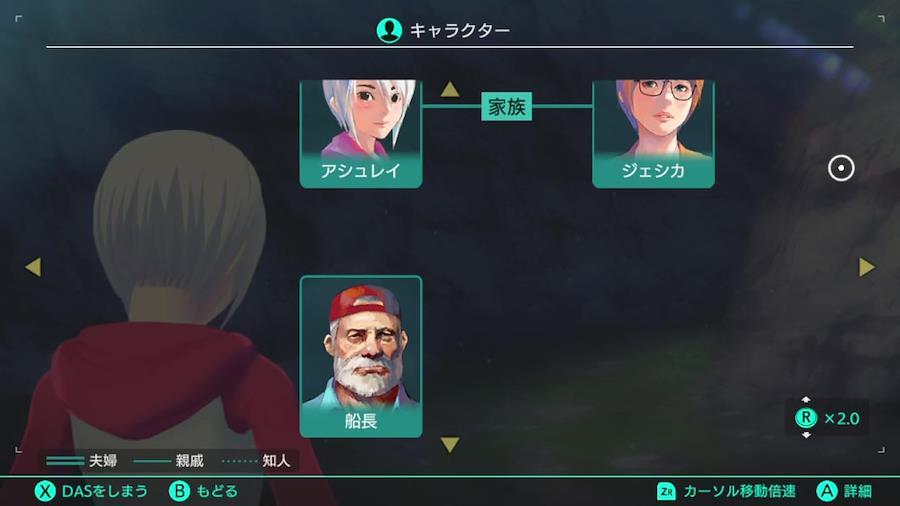Select the ジェシカ character card

pos(653,134)
